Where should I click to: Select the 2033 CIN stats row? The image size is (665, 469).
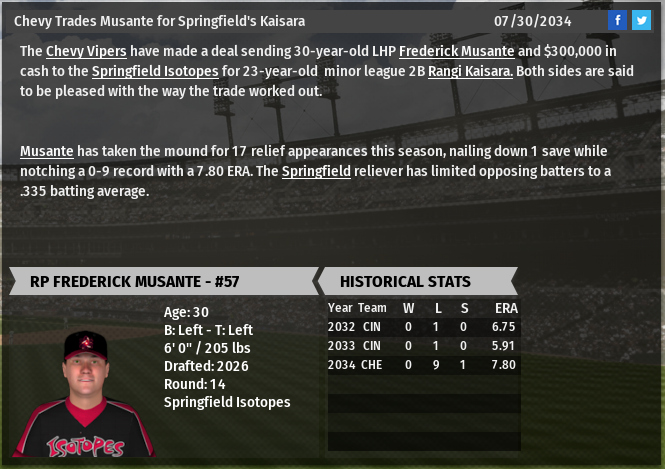(x=422, y=346)
